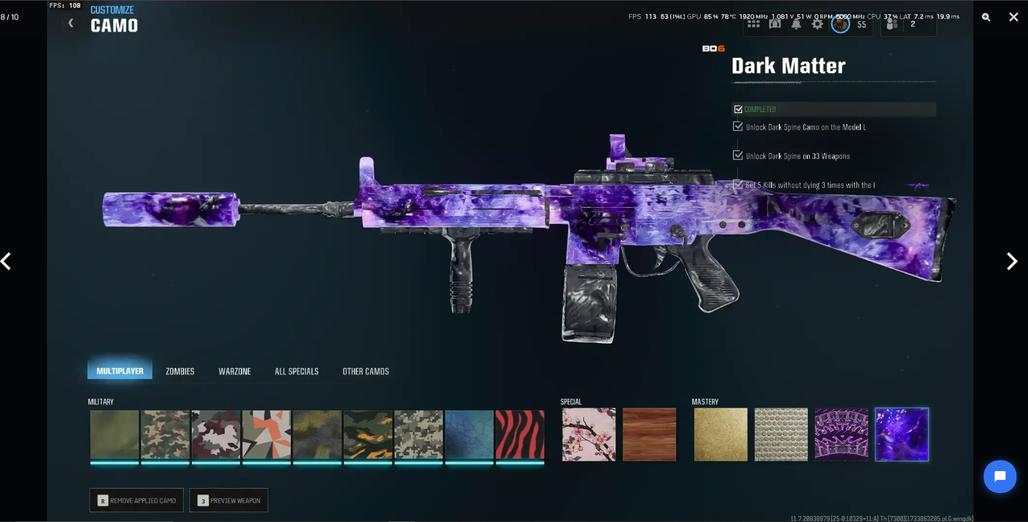Open the settings gear icon

point(818,24)
